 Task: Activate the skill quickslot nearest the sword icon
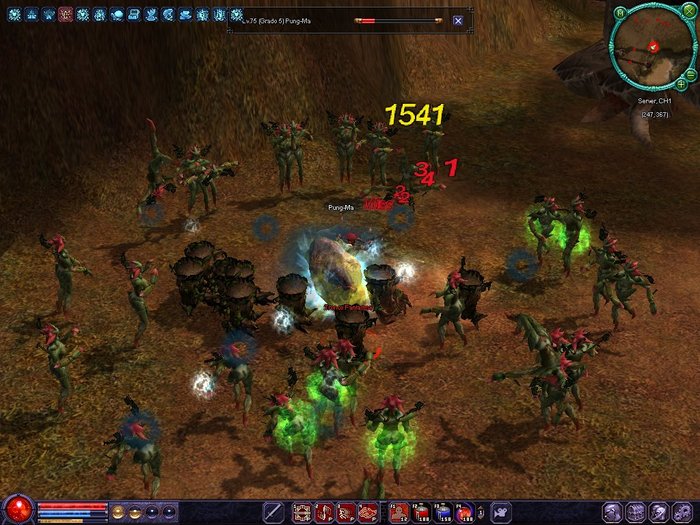[x=301, y=512]
